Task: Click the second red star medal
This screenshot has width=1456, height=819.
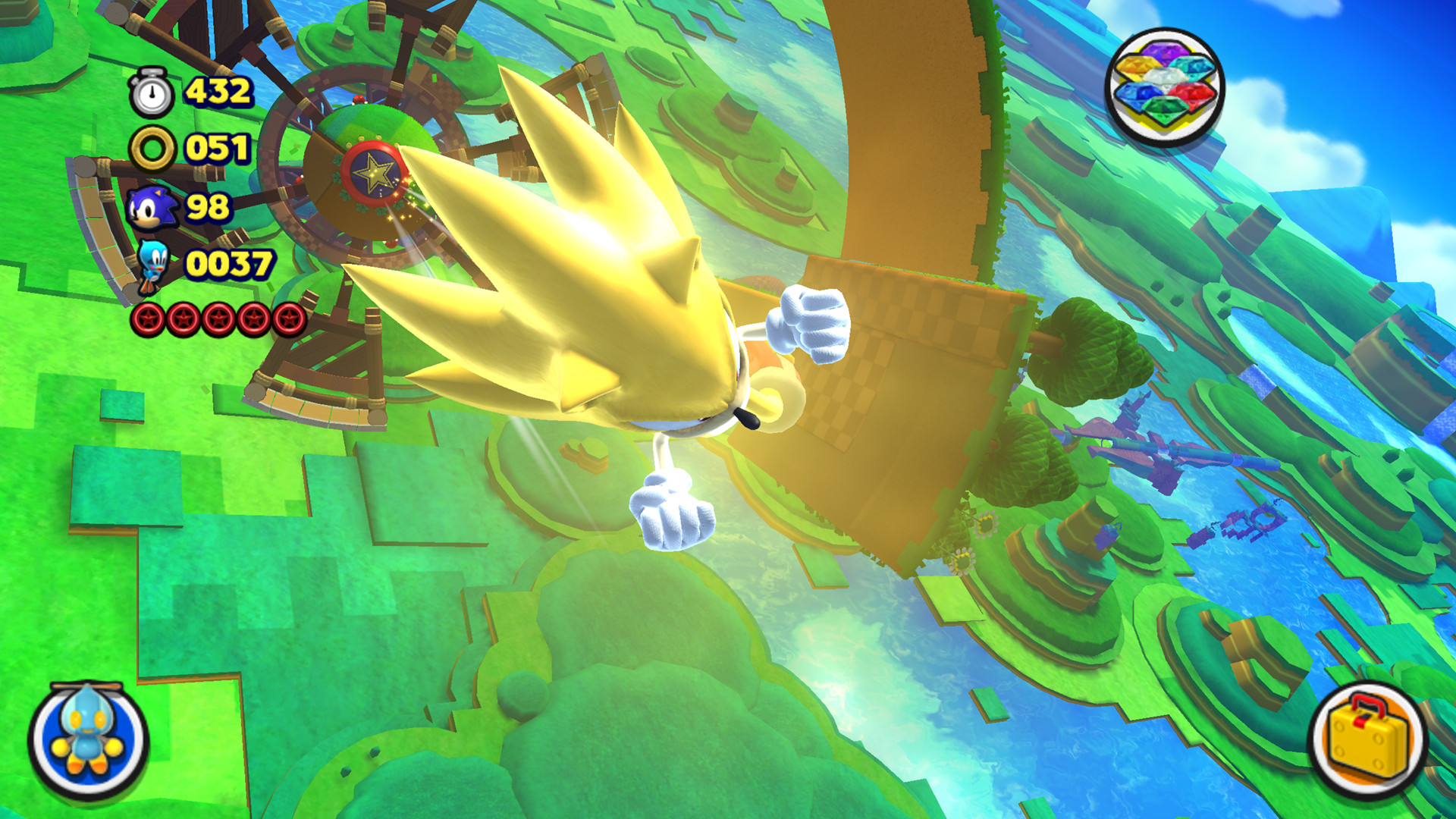Action: [x=181, y=318]
